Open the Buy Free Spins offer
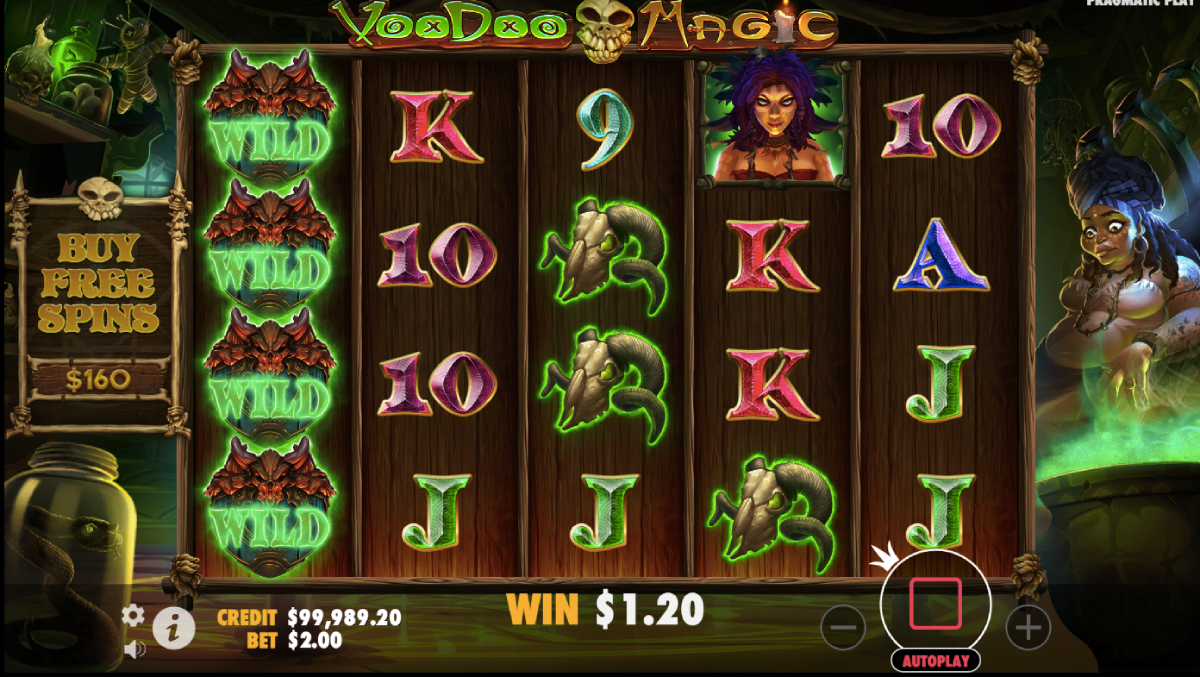Screen dimensions: 1200x677 click(x=96, y=300)
